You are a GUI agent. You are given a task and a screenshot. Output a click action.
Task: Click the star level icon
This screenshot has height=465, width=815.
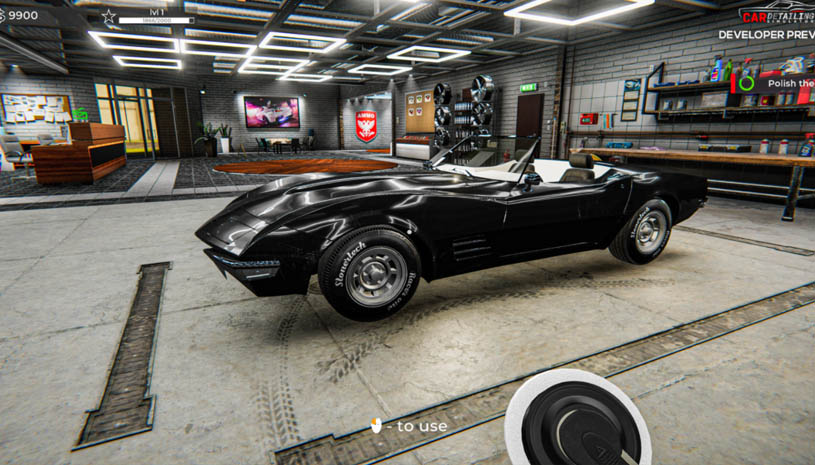(x=109, y=16)
